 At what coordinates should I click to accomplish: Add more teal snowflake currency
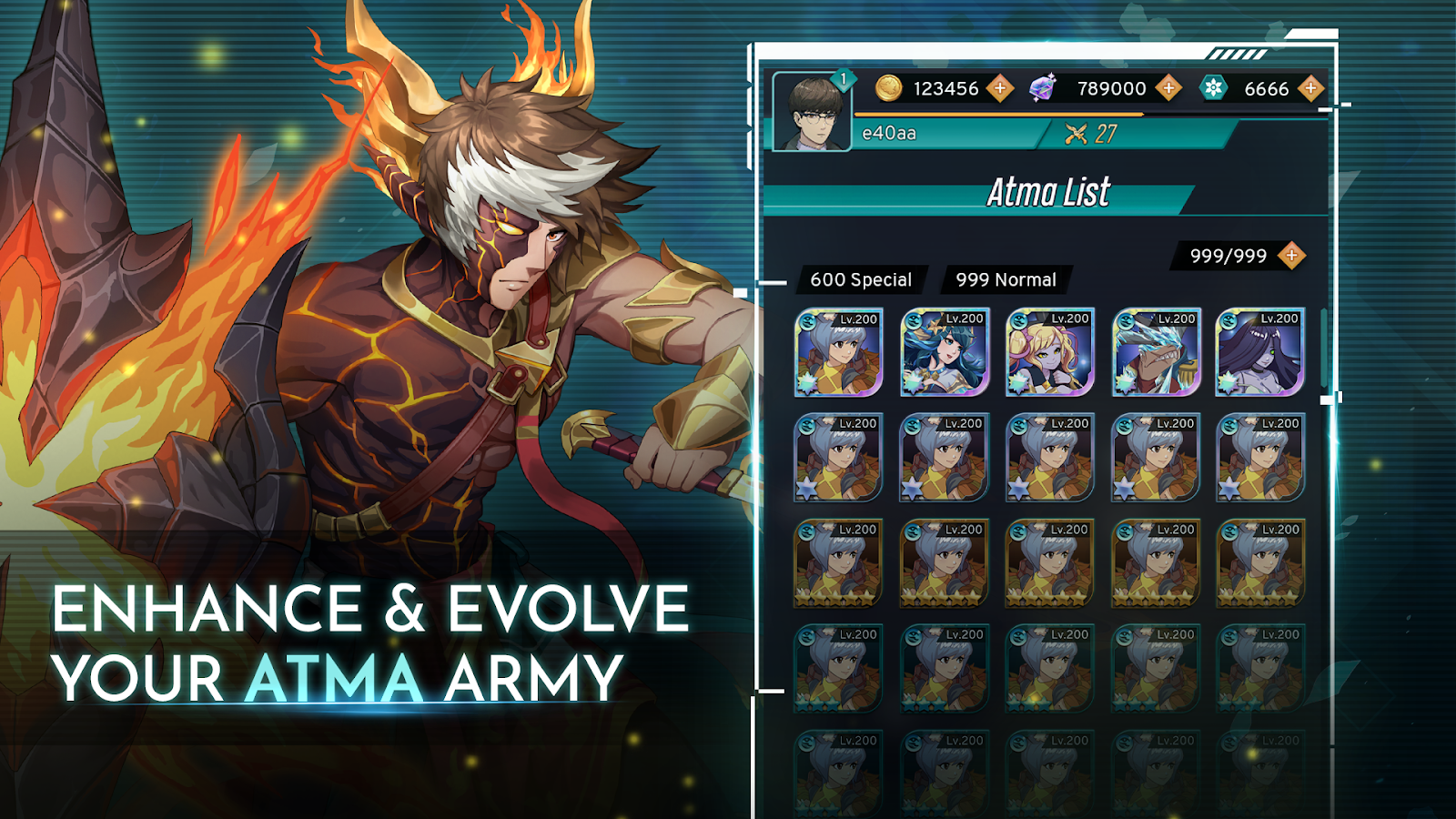[x=1310, y=88]
